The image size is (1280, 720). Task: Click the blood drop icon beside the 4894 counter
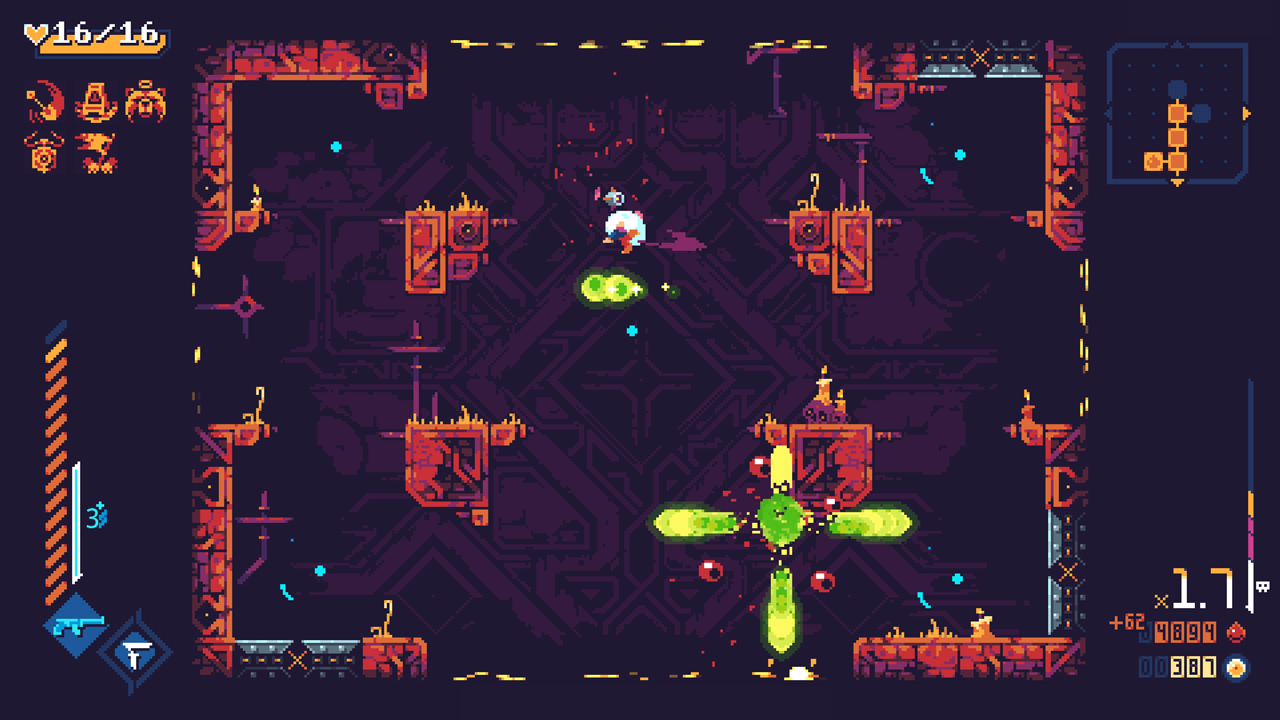point(1236,631)
